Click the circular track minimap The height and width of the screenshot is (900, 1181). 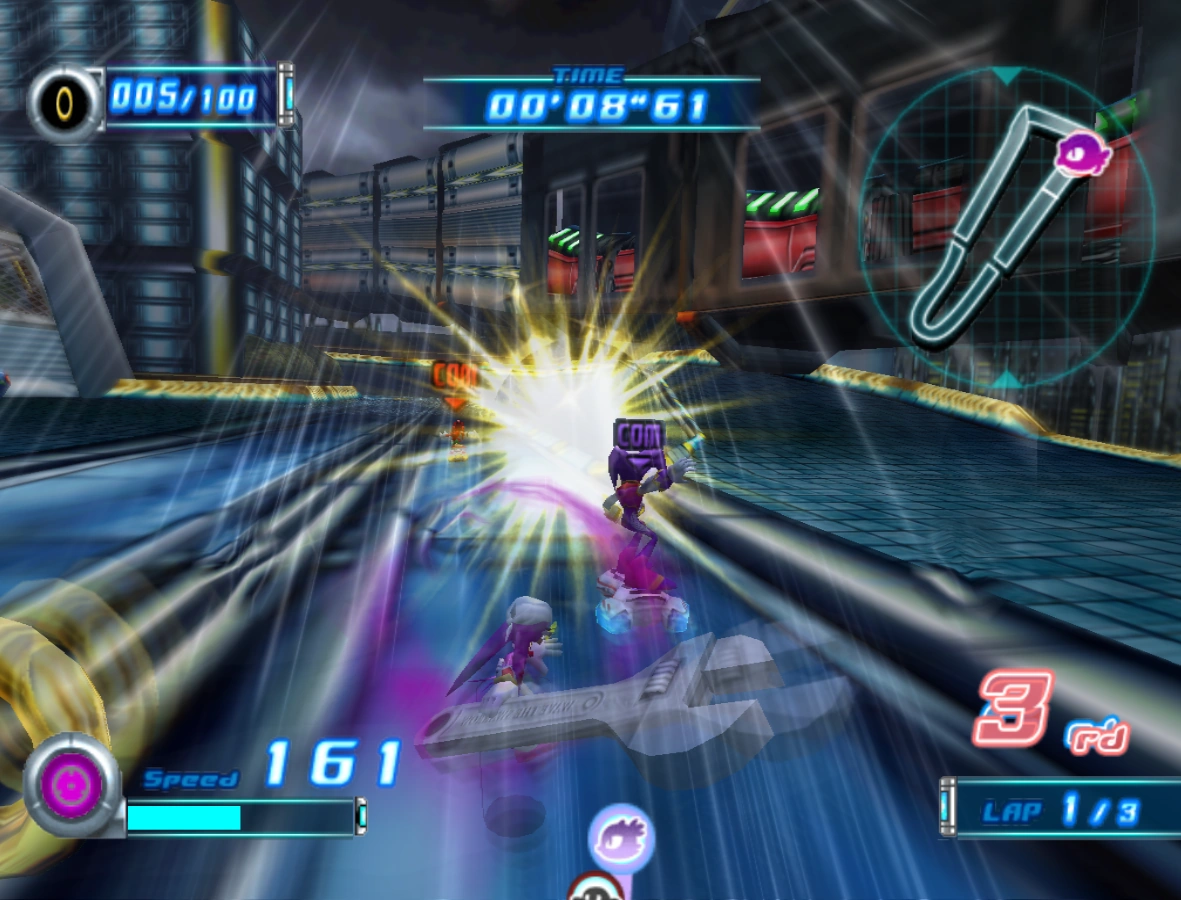(1007, 228)
